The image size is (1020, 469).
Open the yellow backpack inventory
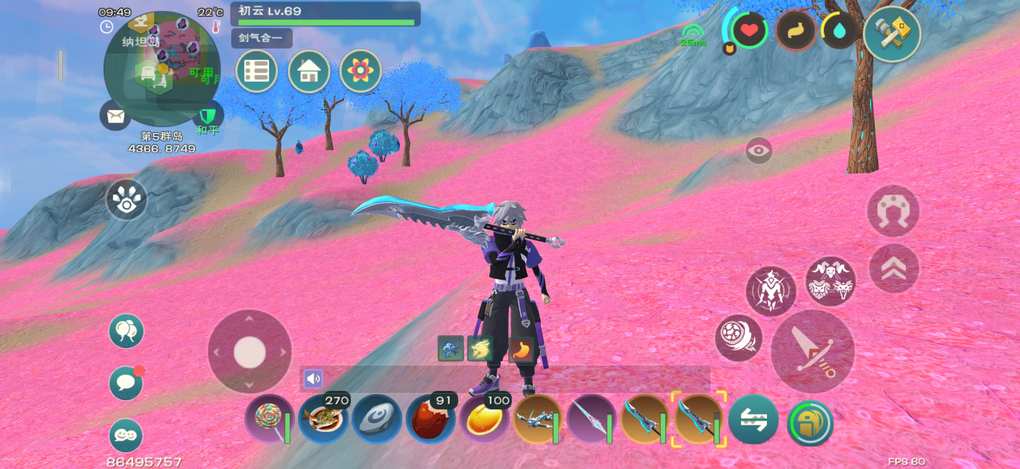point(810,421)
